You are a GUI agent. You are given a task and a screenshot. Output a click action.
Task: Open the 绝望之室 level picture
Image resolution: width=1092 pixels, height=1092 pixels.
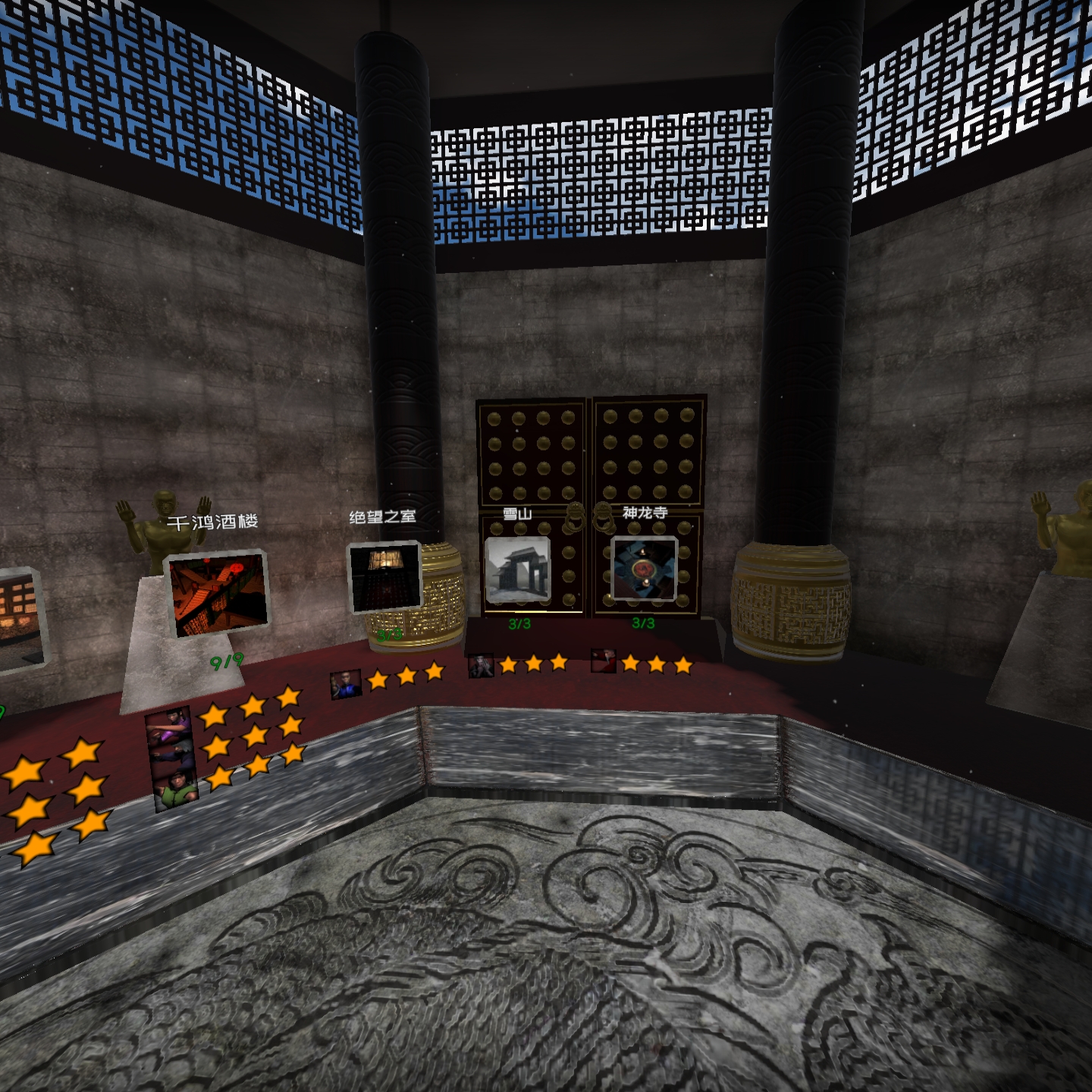[384, 578]
